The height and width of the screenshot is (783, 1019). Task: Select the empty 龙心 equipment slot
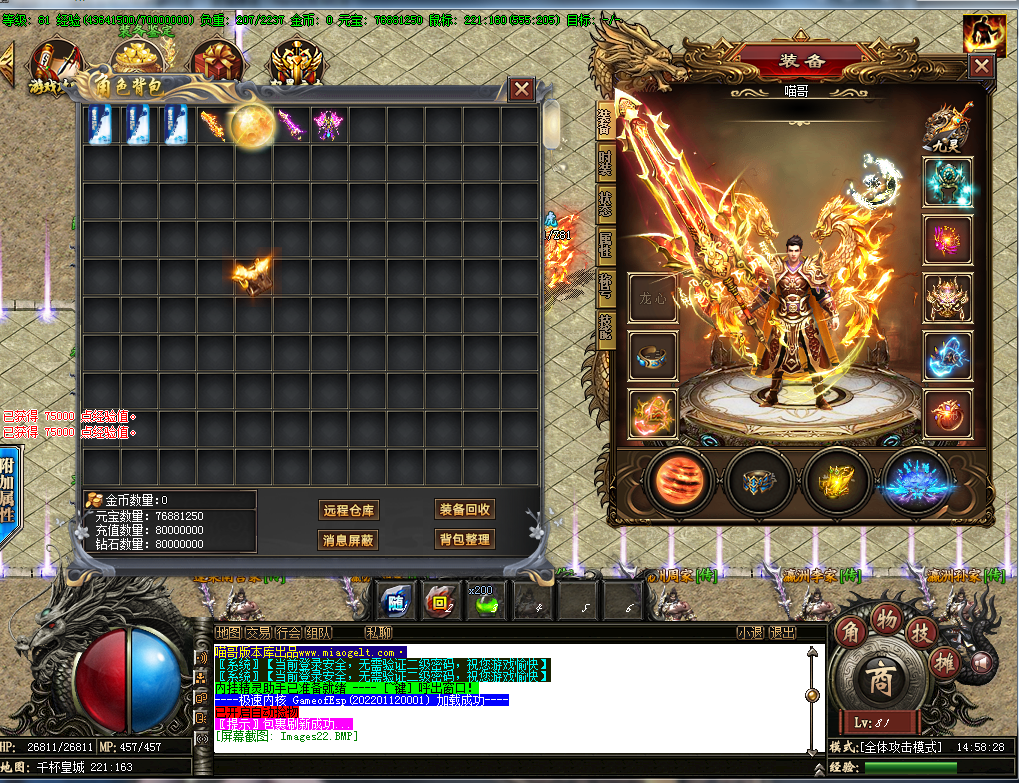(x=652, y=298)
